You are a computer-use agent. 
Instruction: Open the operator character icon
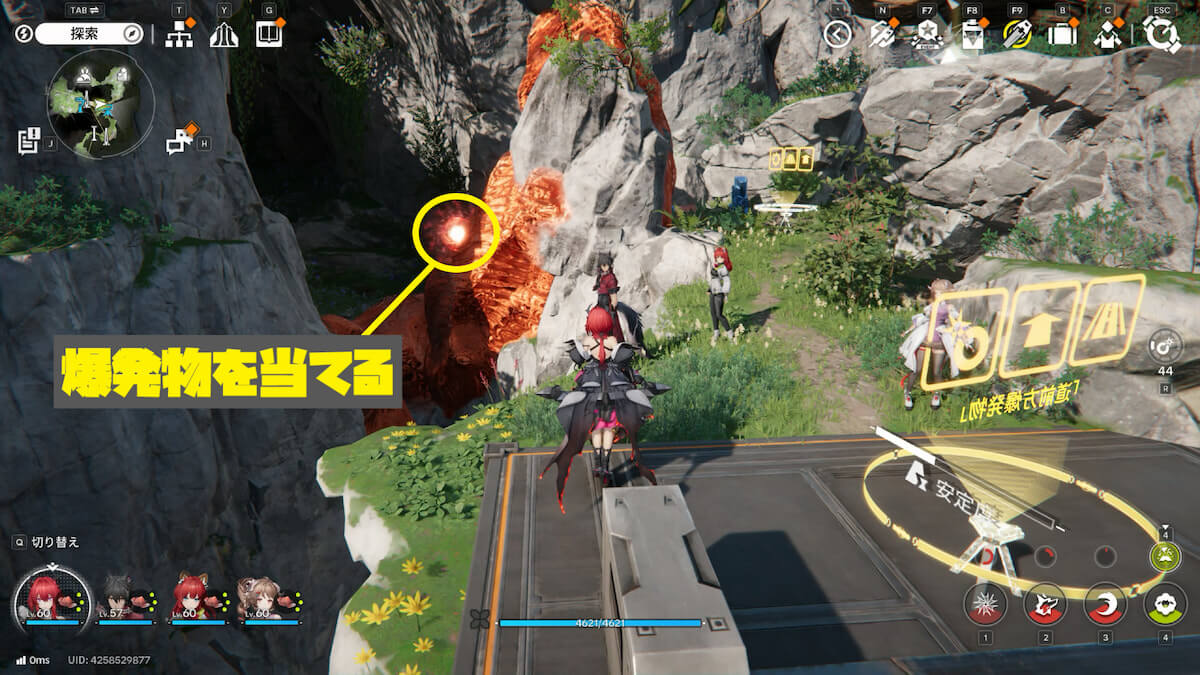click(1107, 35)
